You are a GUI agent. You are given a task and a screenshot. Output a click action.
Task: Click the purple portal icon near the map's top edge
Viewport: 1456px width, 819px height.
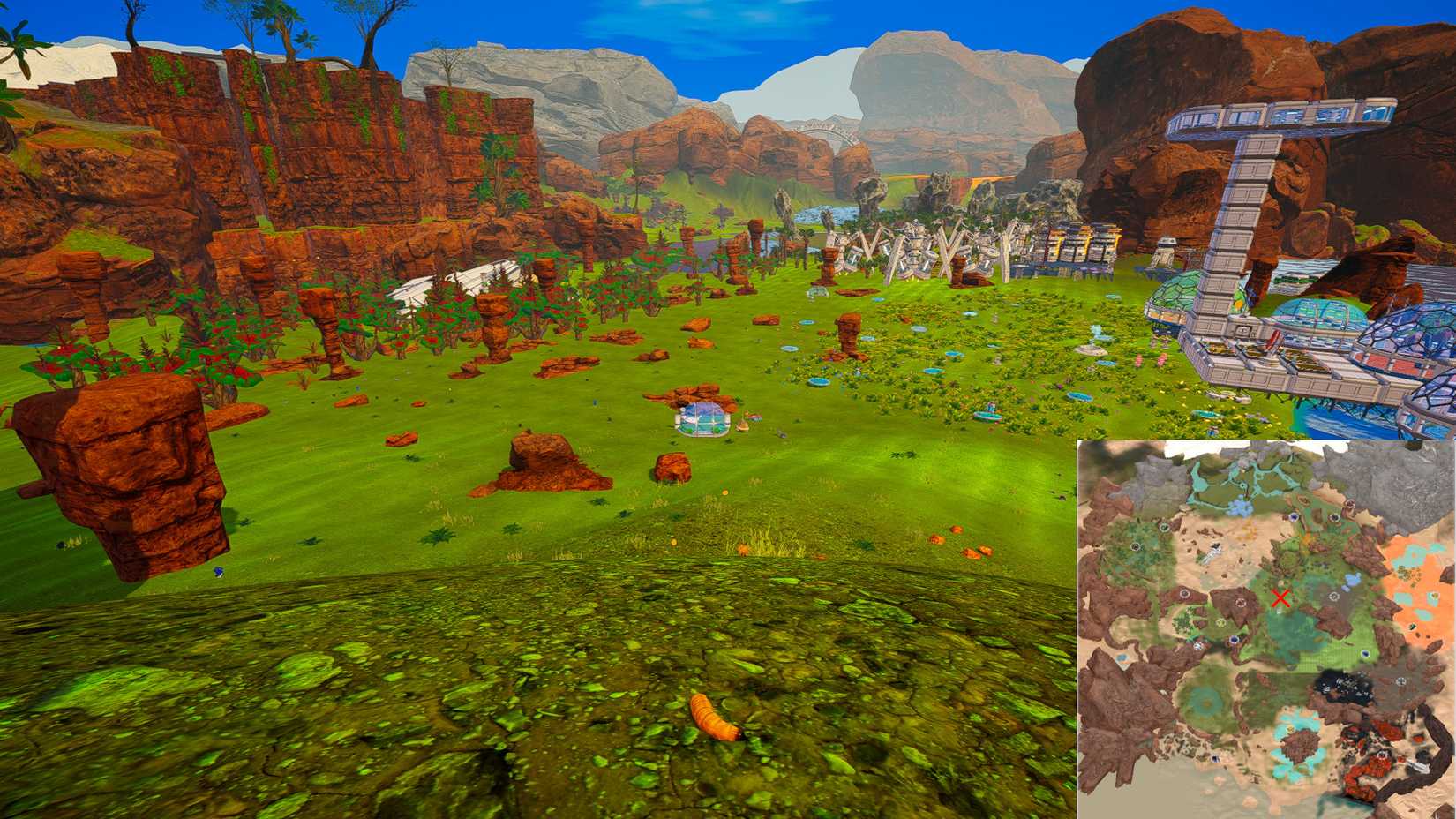point(1293,519)
